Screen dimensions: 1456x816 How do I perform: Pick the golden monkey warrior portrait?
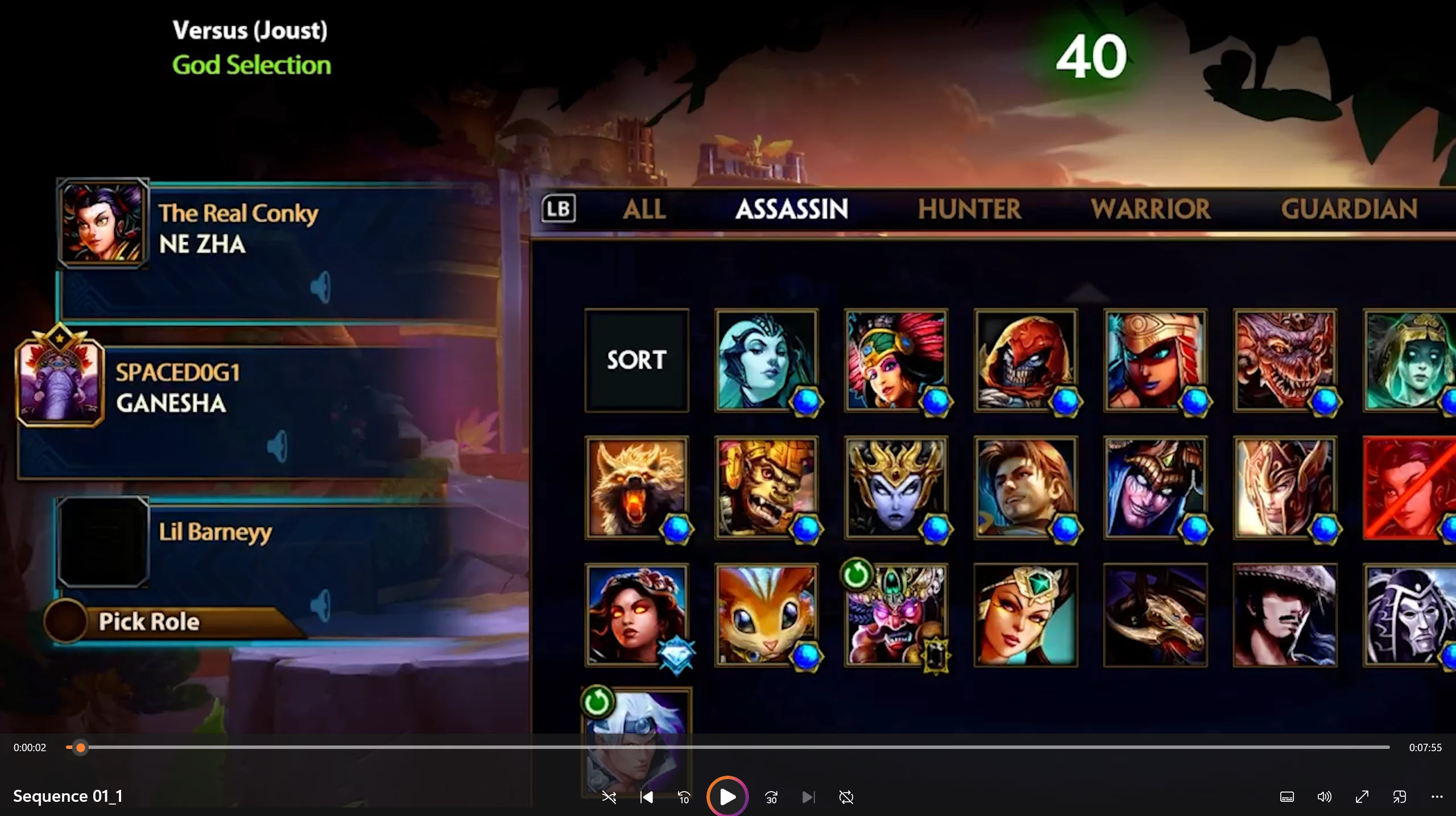766,487
